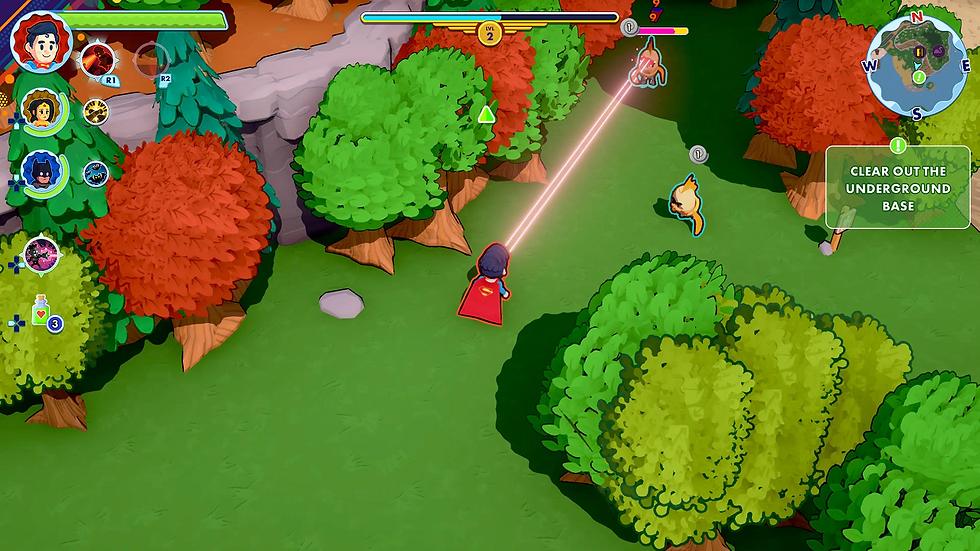Image resolution: width=980 pixels, height=551 pixels.
Task: Click the empty R2 ability slot
Action: 151,58
